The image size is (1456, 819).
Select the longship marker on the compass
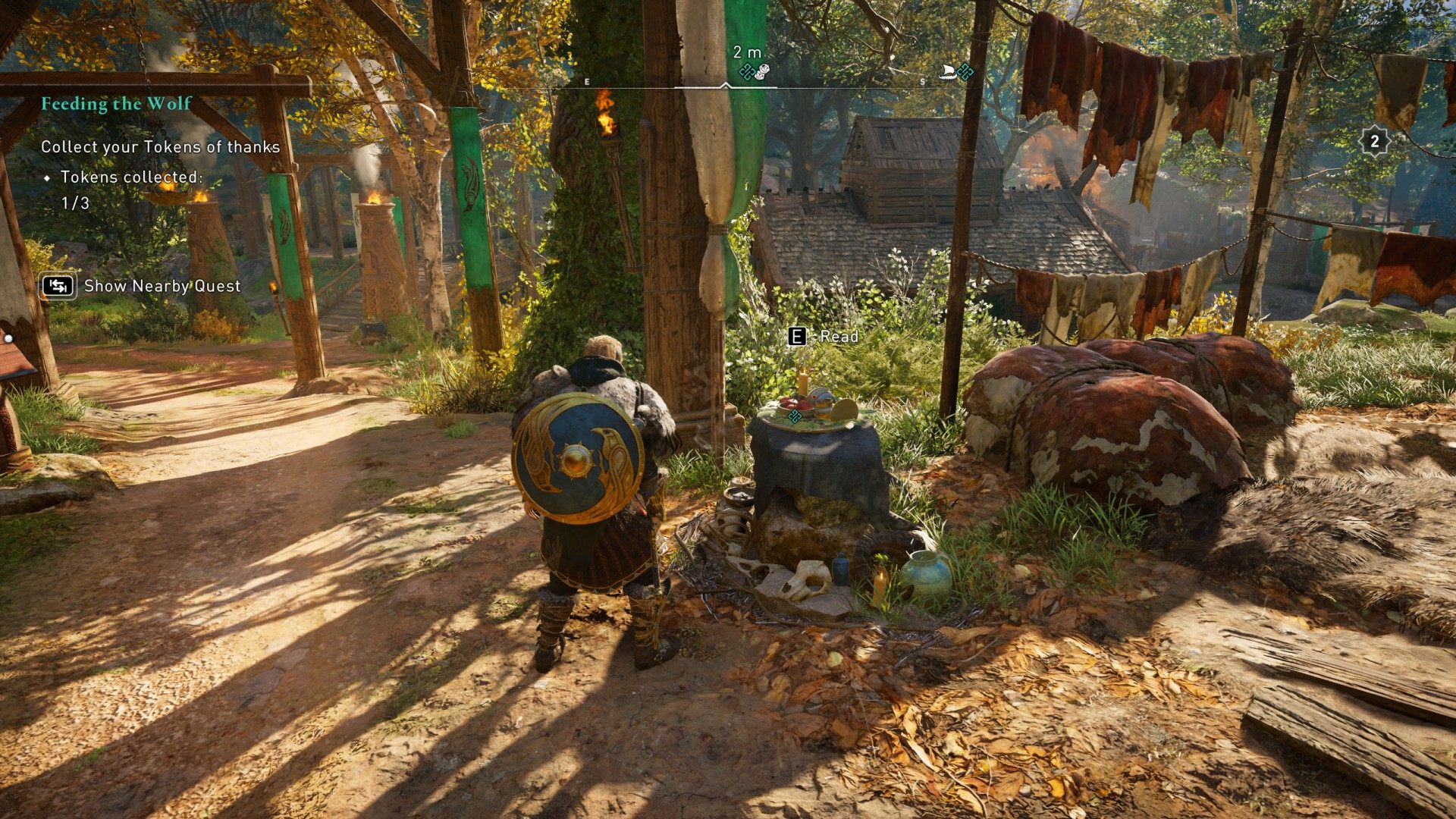946,72
